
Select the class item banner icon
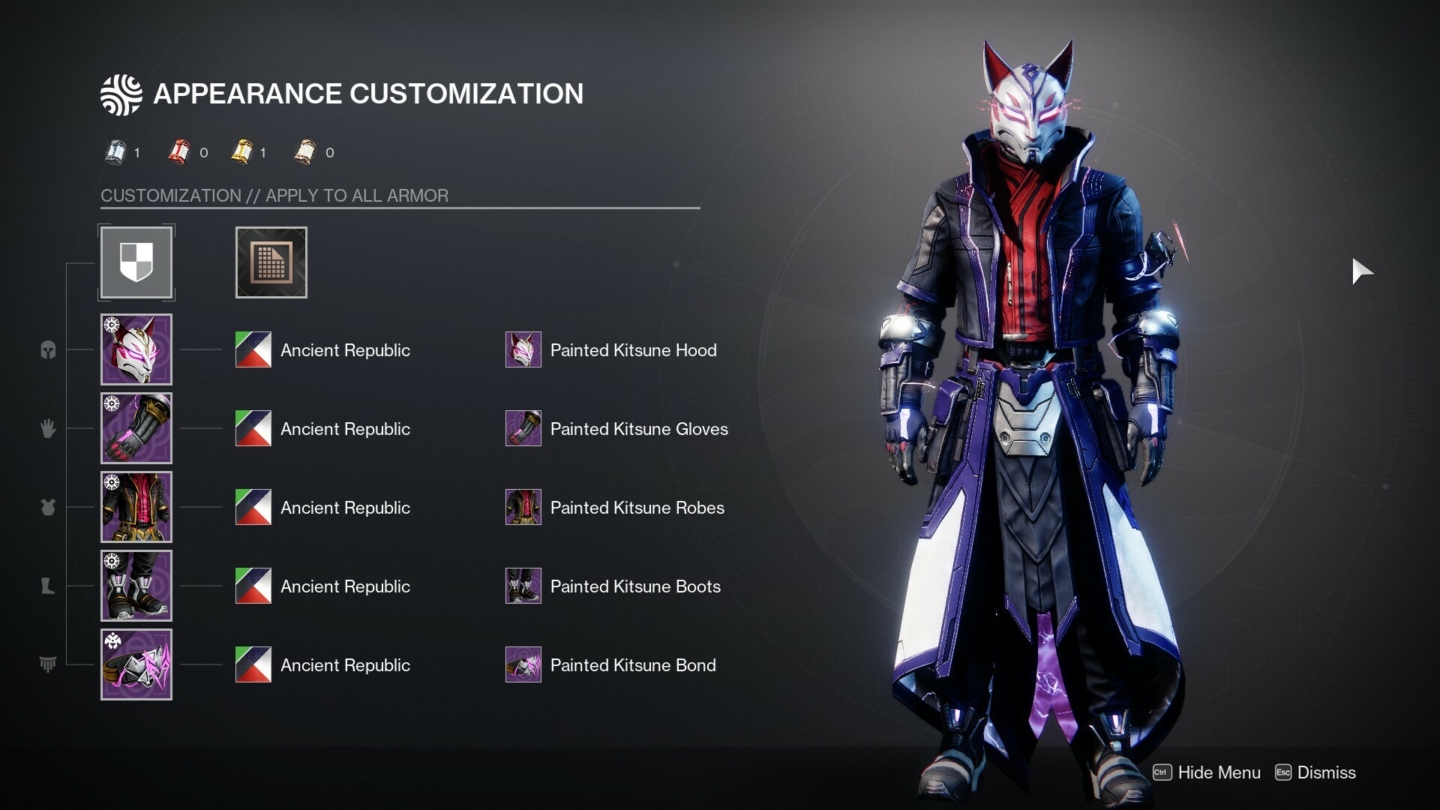[x=47, y=665]
